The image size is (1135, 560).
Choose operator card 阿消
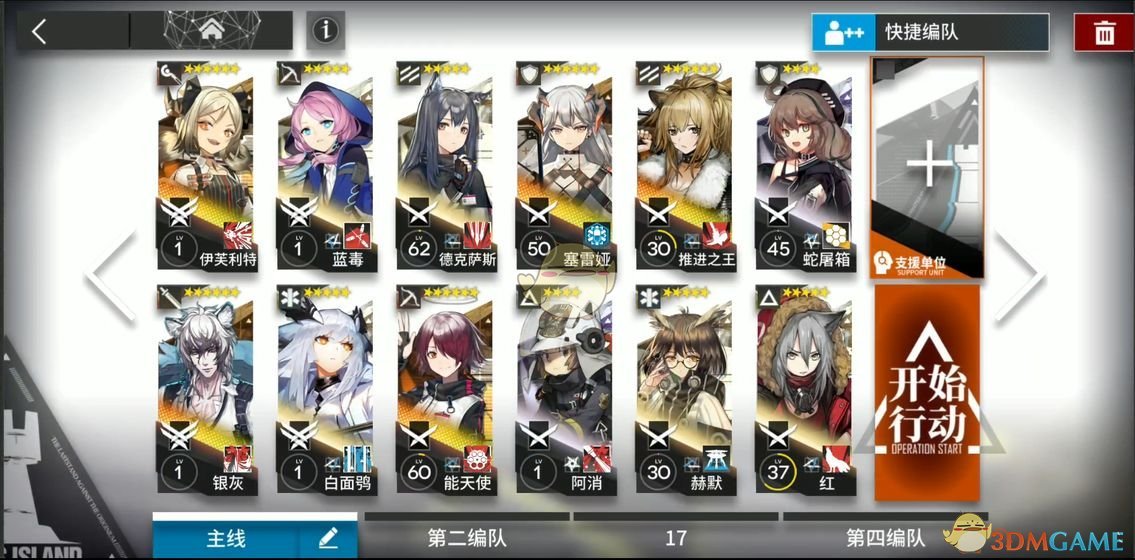tap(565, 390)
